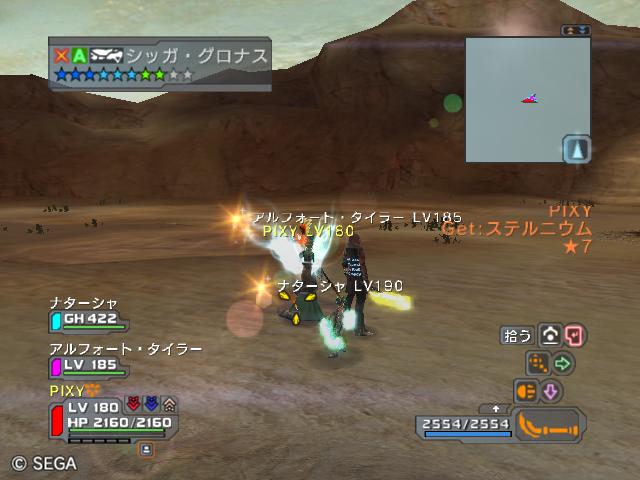Open the pink chat return icon
This screenshot has width=640, height=480.
point(574,336)
